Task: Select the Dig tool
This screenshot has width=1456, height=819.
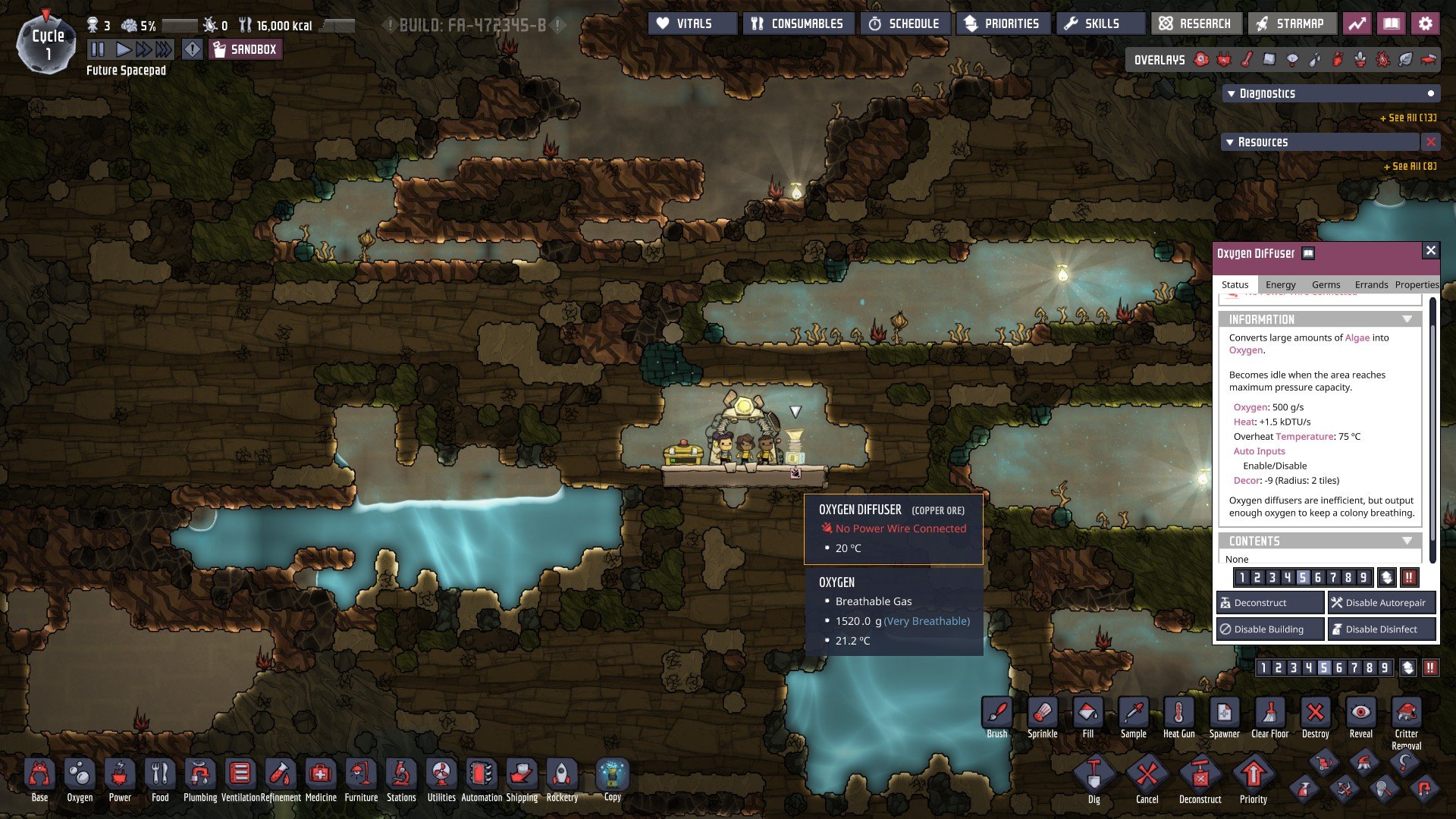Action: pyautogui.click(x=1094, y=779)
